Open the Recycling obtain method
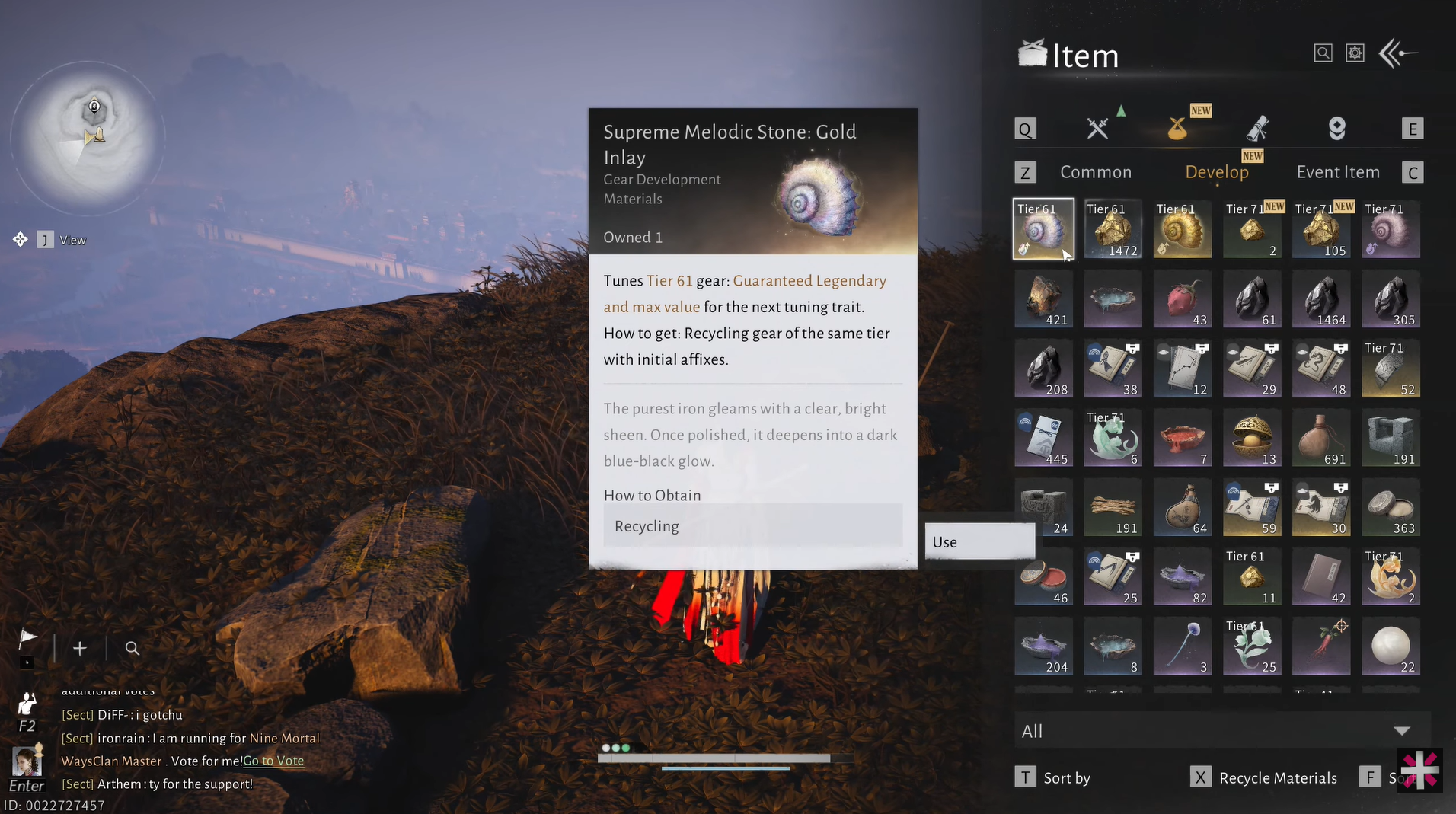This screenshot has width=1456, height=814. tap(752, 526)
